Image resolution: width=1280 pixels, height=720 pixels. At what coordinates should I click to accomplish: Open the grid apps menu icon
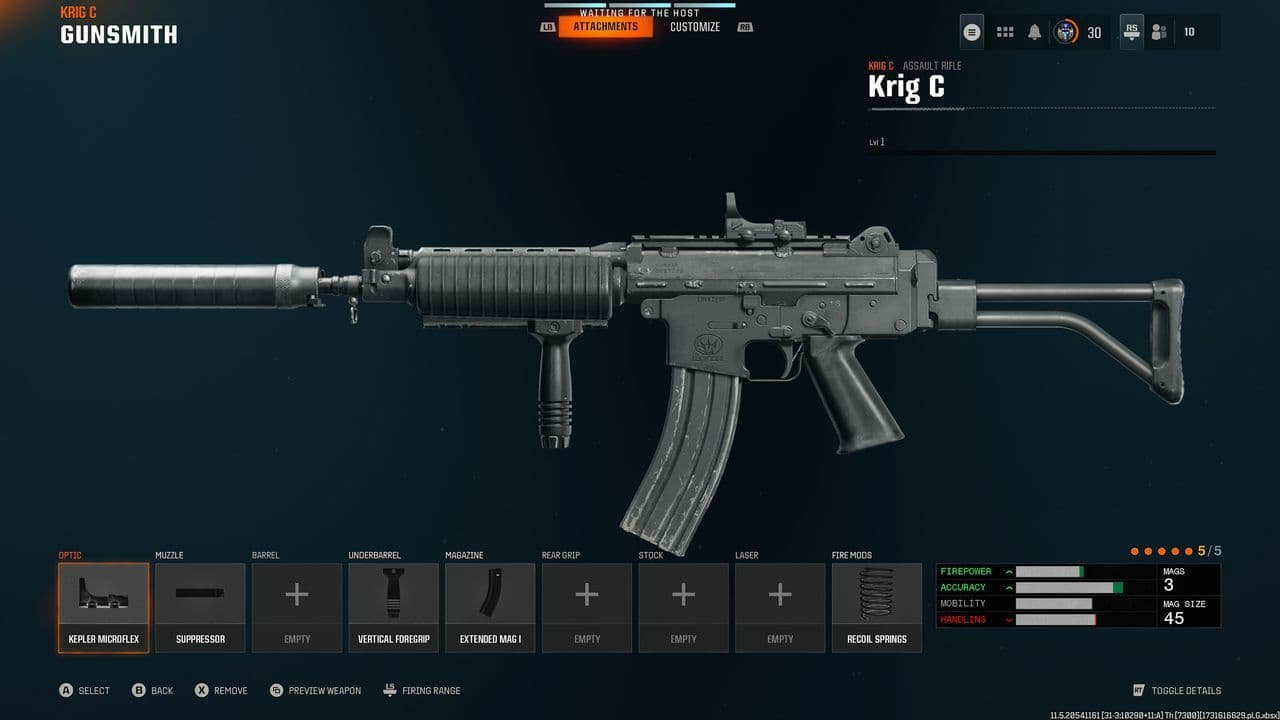coord(1005,32)
